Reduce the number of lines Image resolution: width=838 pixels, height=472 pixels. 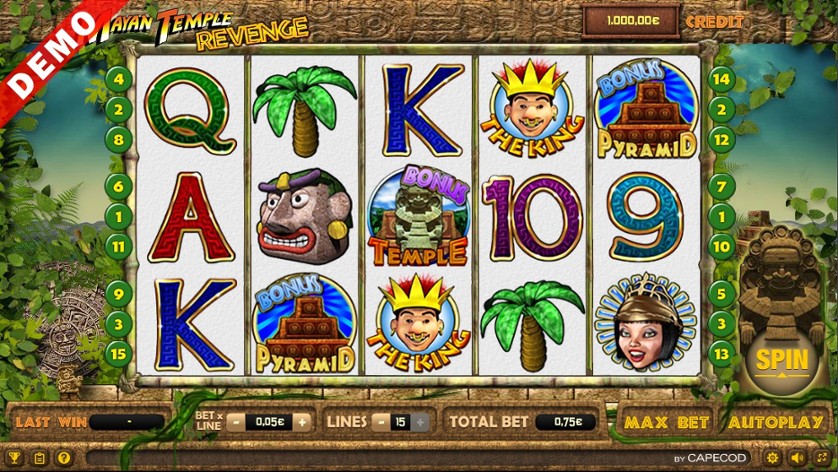coord(381,422)
